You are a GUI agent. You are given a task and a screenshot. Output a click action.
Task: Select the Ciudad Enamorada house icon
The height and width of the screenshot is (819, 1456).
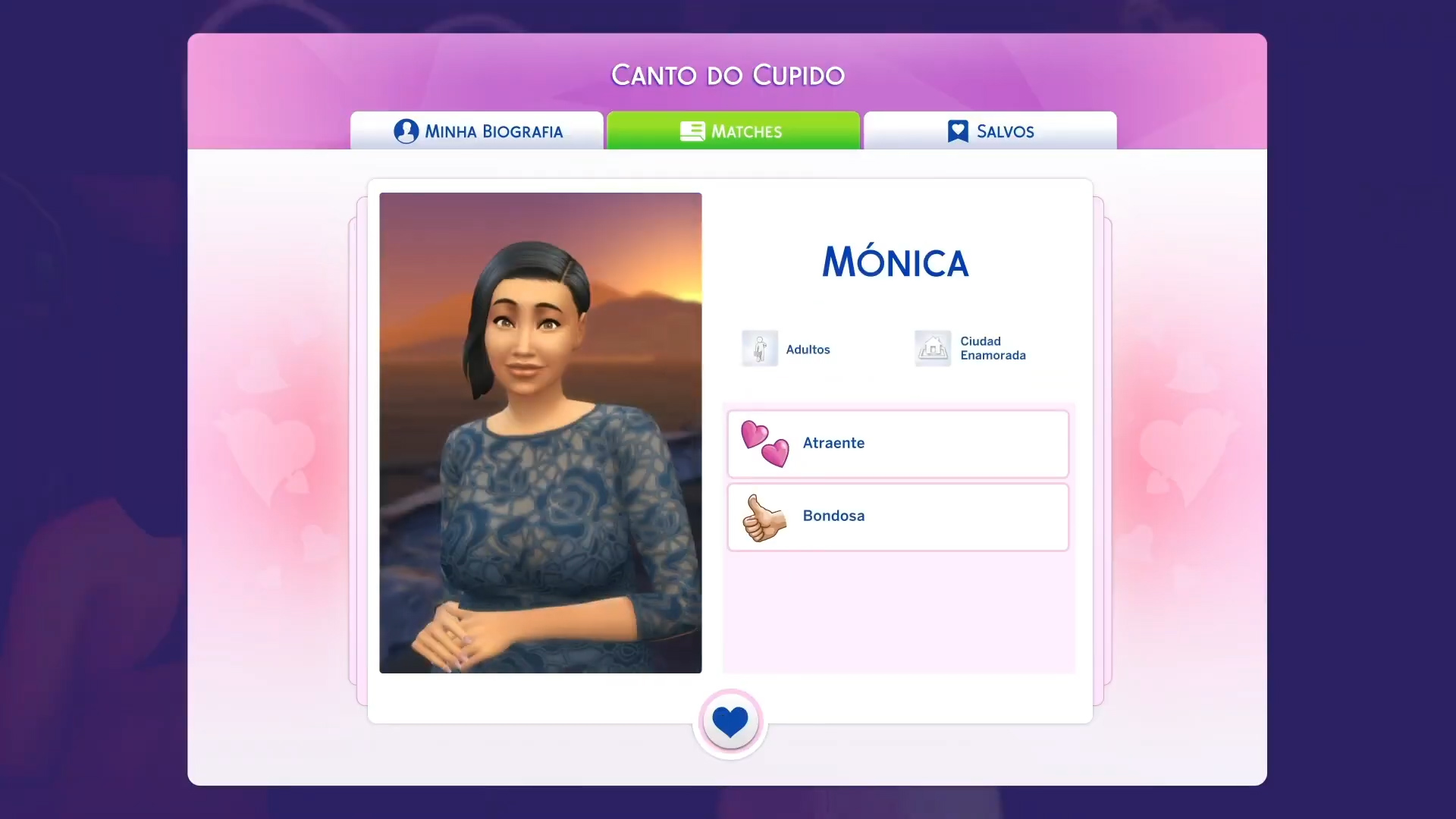932,348
